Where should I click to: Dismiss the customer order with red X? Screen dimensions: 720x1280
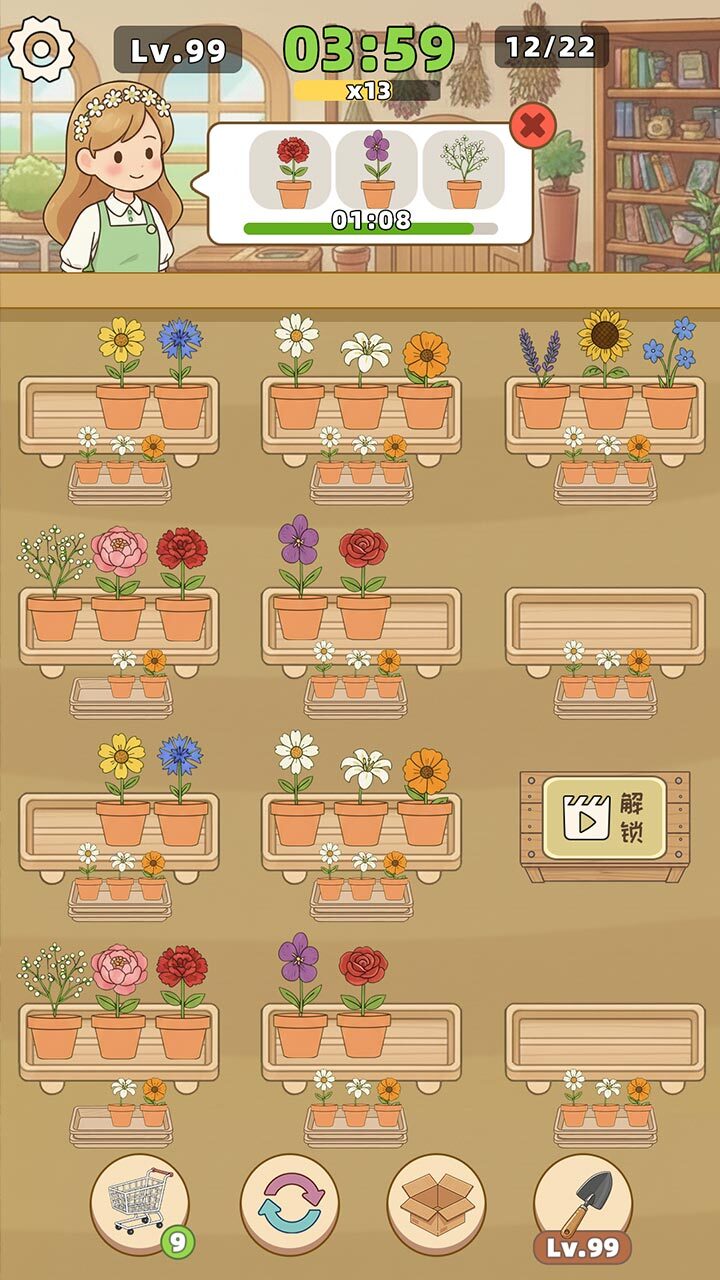coord(534,126)
